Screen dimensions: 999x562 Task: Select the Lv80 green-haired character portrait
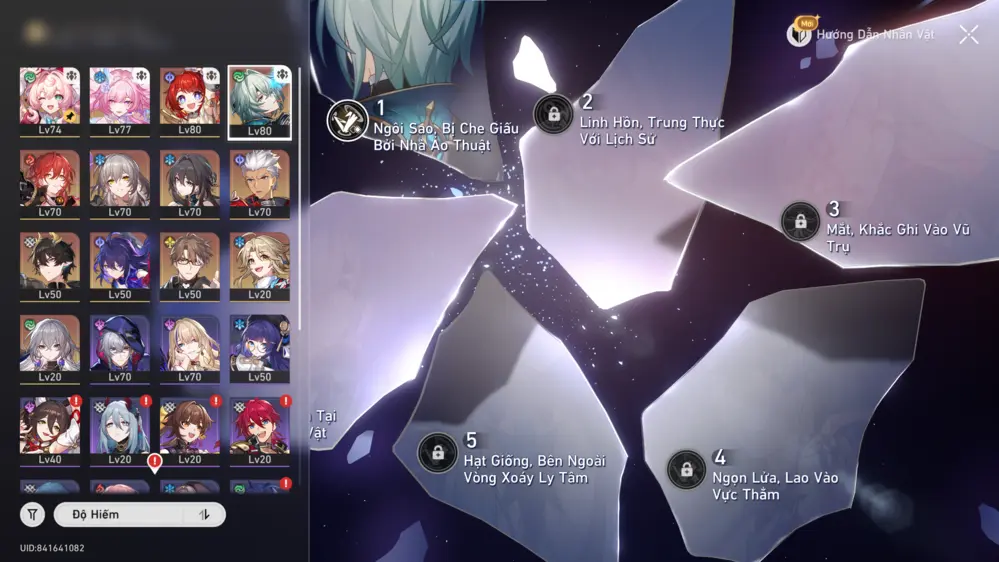[x=260, y=100]
